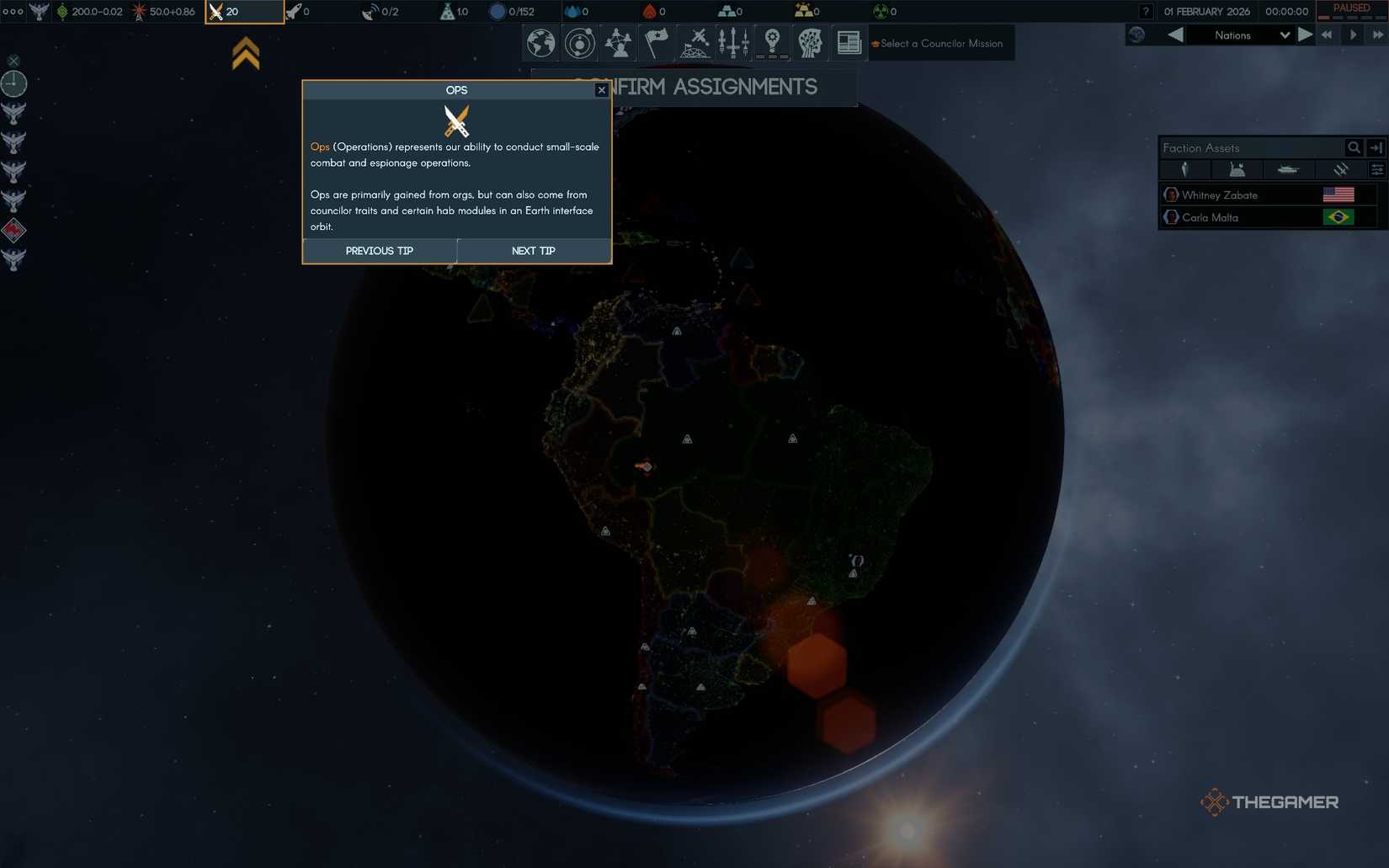
Task: Switch to the Solar System view
Action: (x=579, y=42)
